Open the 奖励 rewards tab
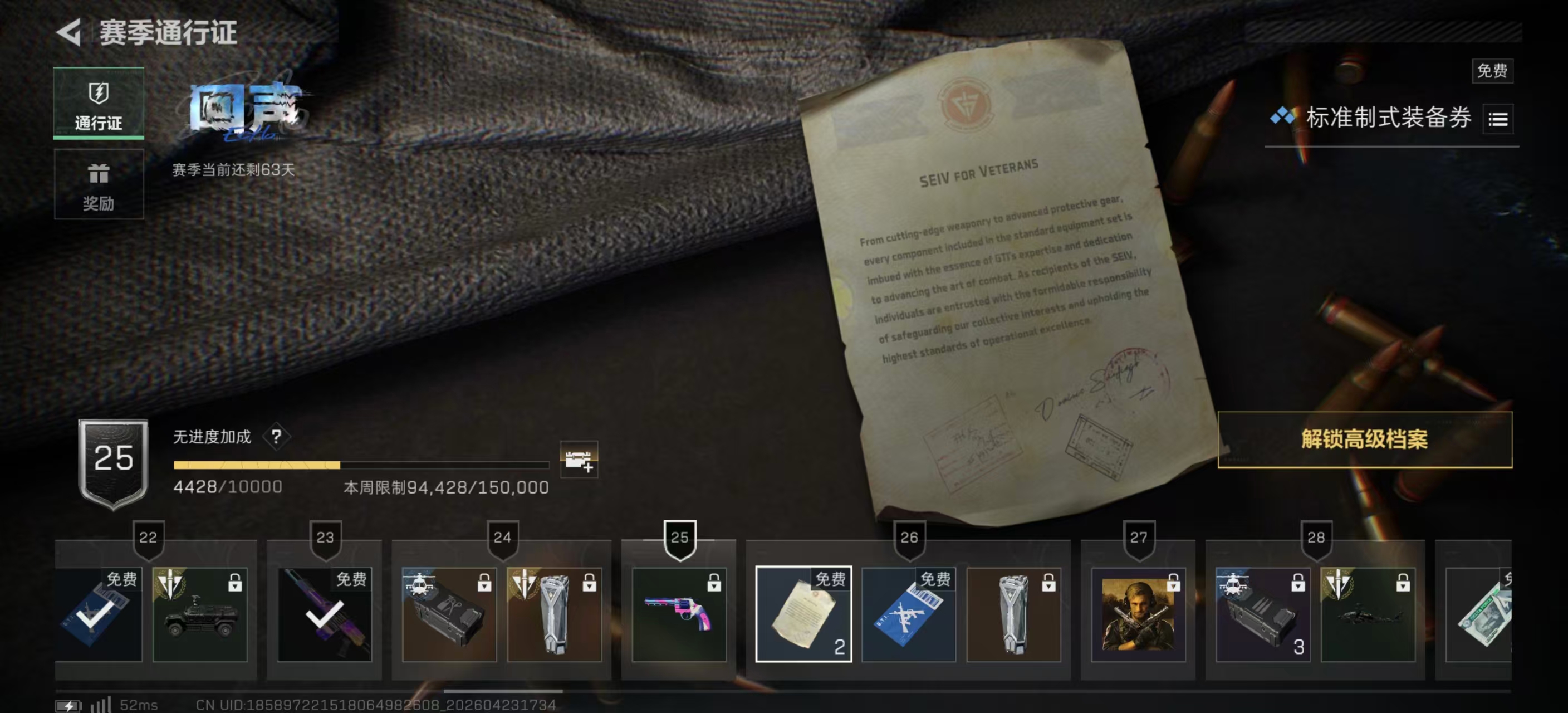 (99, 184)
